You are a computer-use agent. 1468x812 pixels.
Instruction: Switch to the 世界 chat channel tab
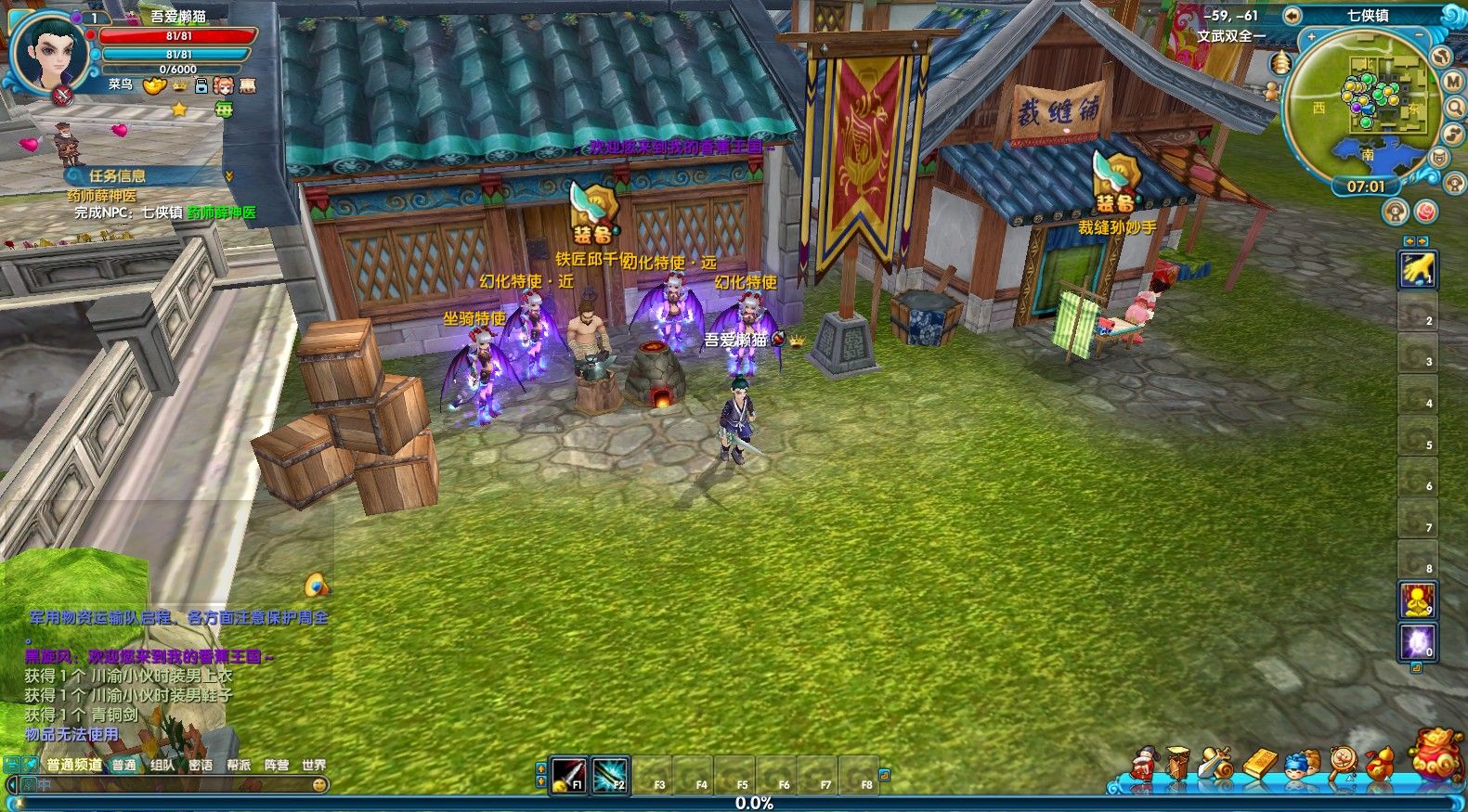314,766
